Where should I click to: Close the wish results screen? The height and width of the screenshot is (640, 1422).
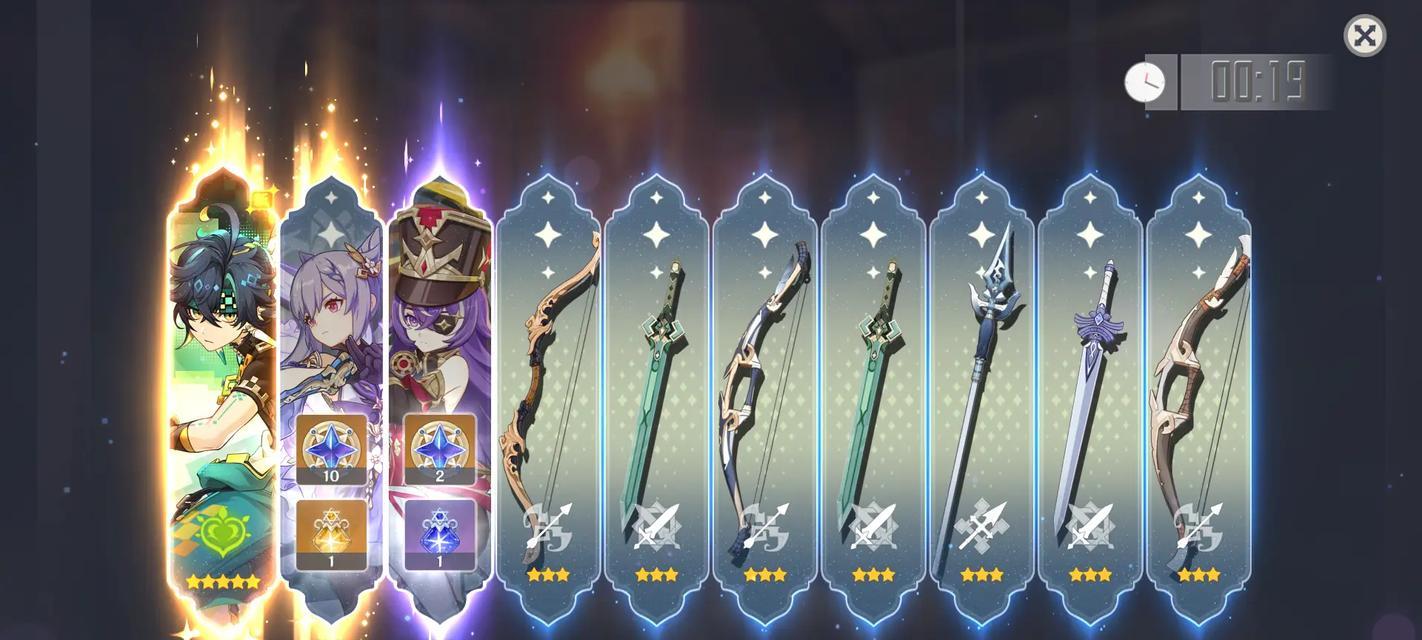(1364, 36)
